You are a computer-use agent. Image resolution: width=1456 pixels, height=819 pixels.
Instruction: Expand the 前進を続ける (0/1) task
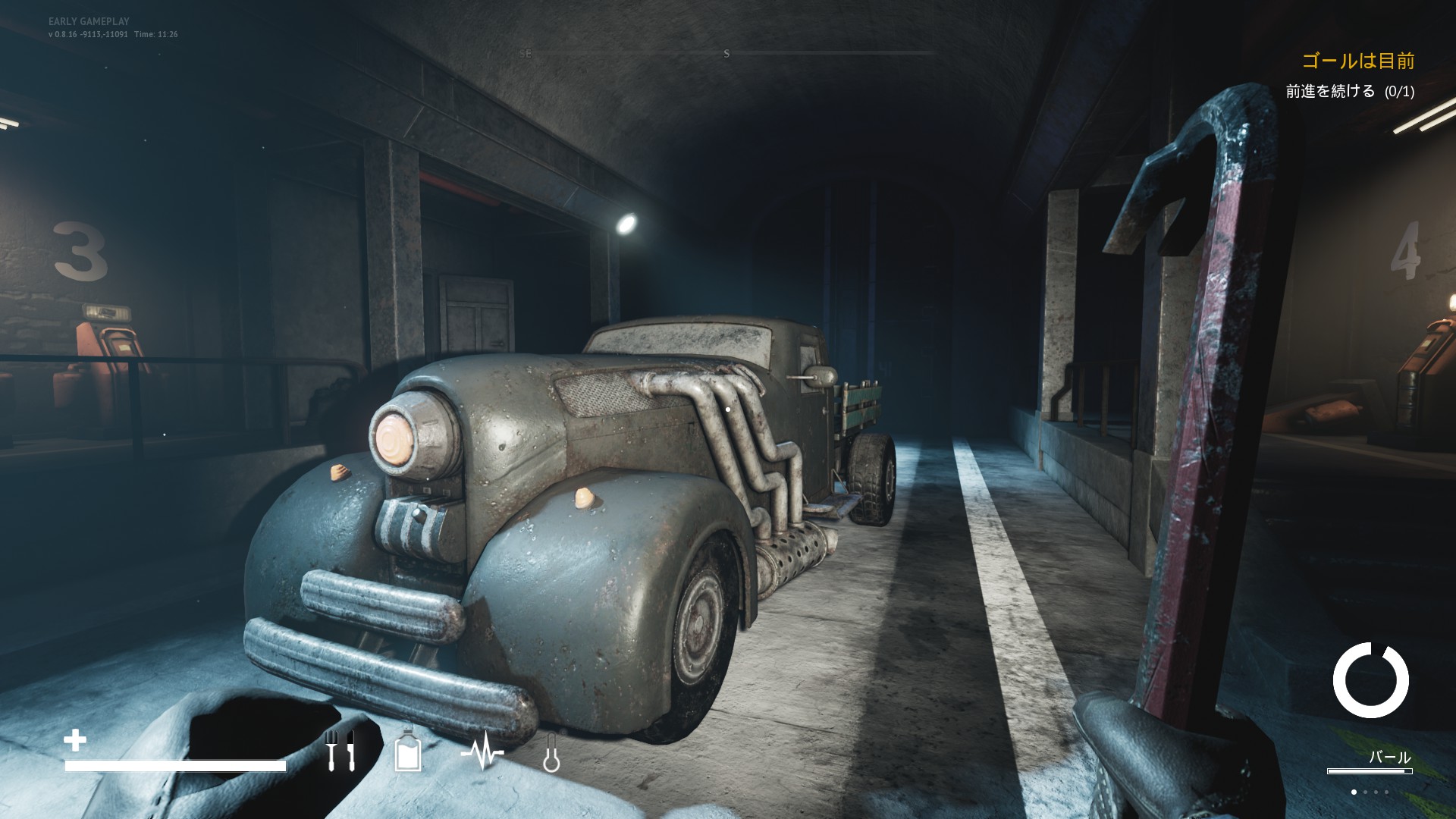[1351, 91]
